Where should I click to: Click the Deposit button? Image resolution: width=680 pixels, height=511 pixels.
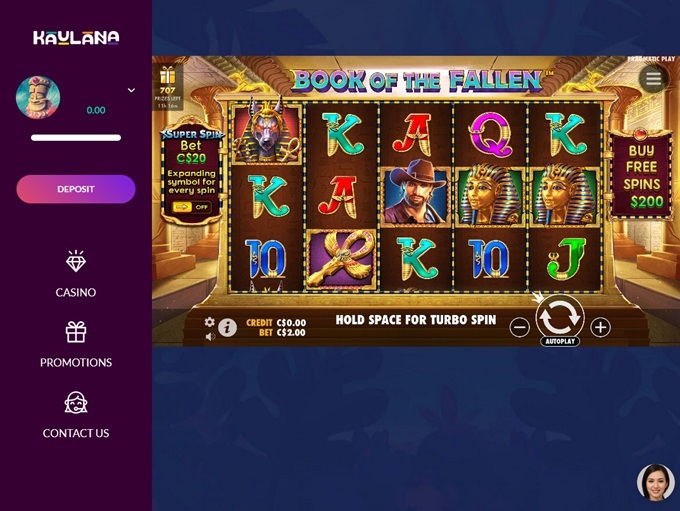tap(76, 189)
